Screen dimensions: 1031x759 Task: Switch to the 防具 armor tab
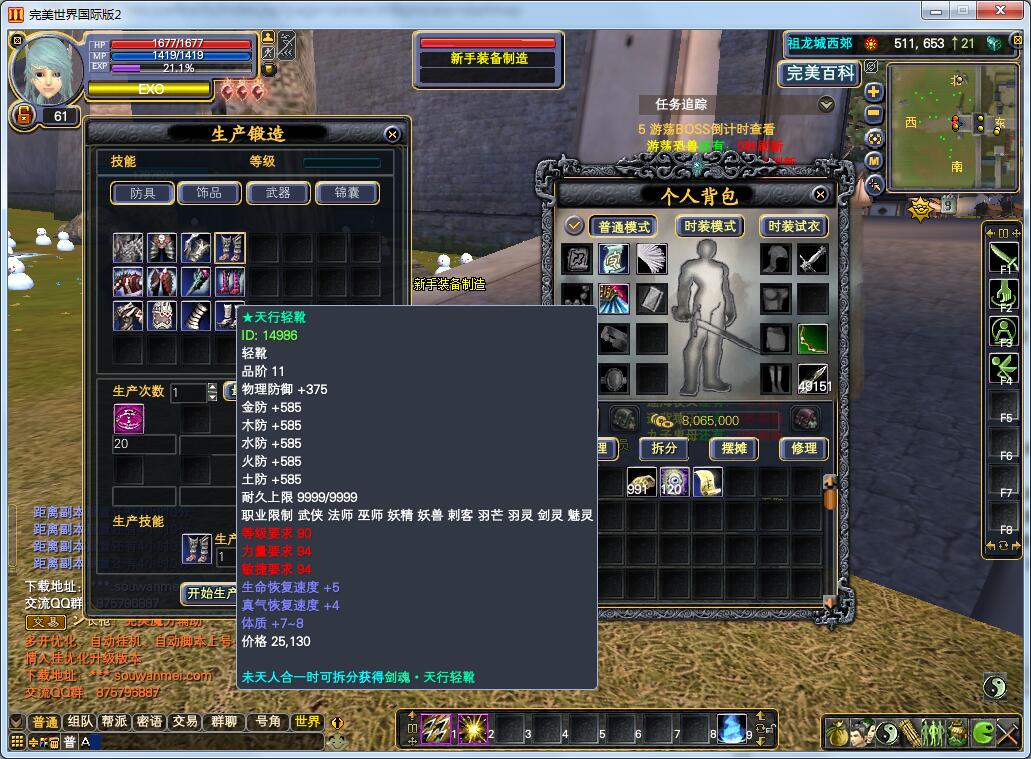143,193
